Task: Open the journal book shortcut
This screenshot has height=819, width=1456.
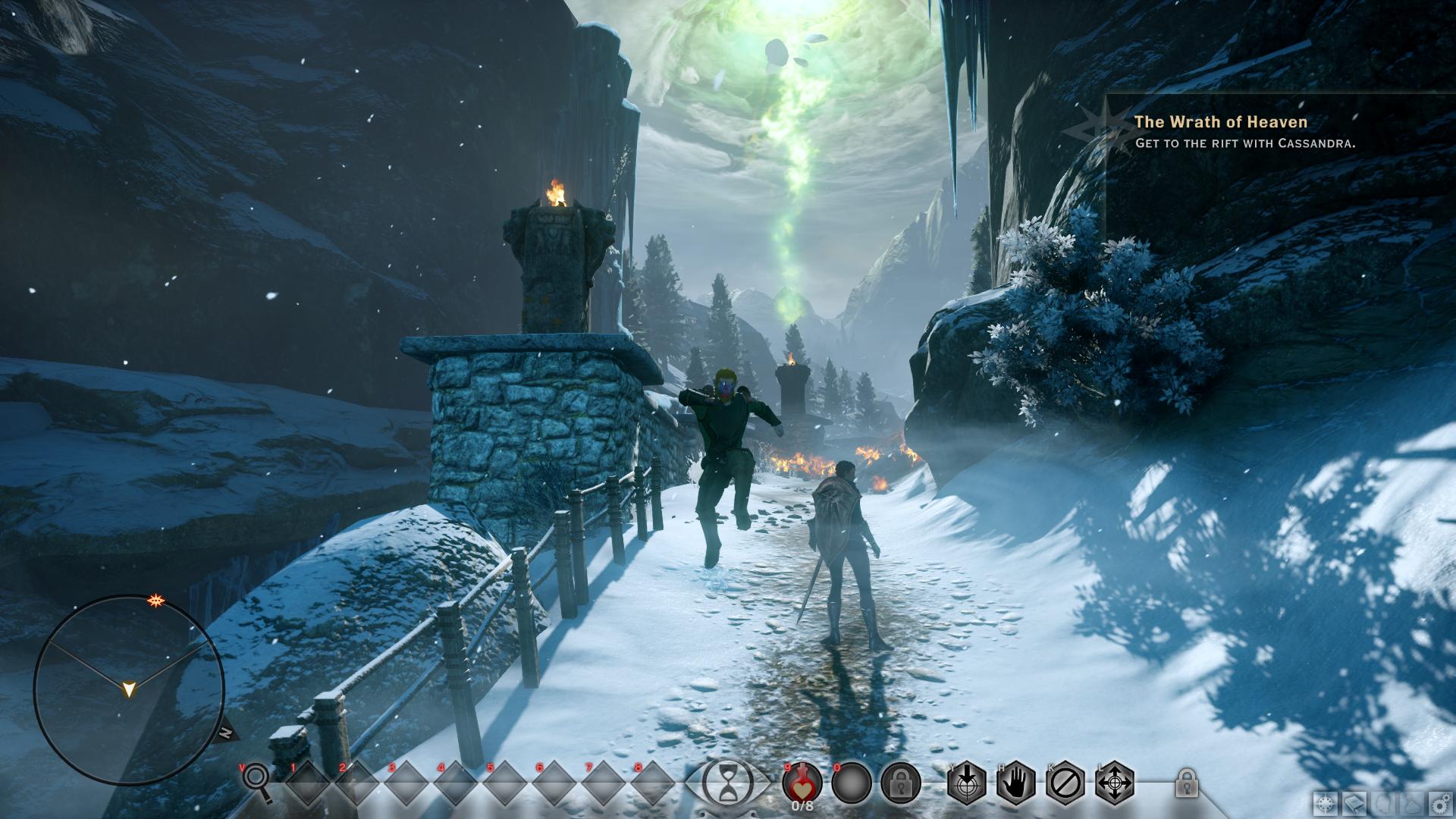Action: coord(1355,803)
